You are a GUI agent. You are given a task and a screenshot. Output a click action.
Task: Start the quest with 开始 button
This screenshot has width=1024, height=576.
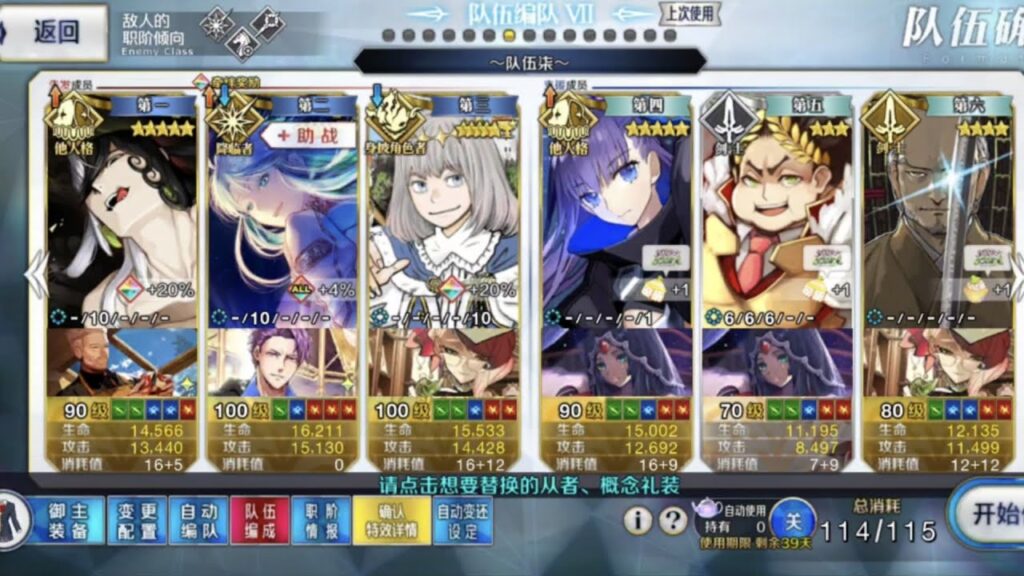988,514
